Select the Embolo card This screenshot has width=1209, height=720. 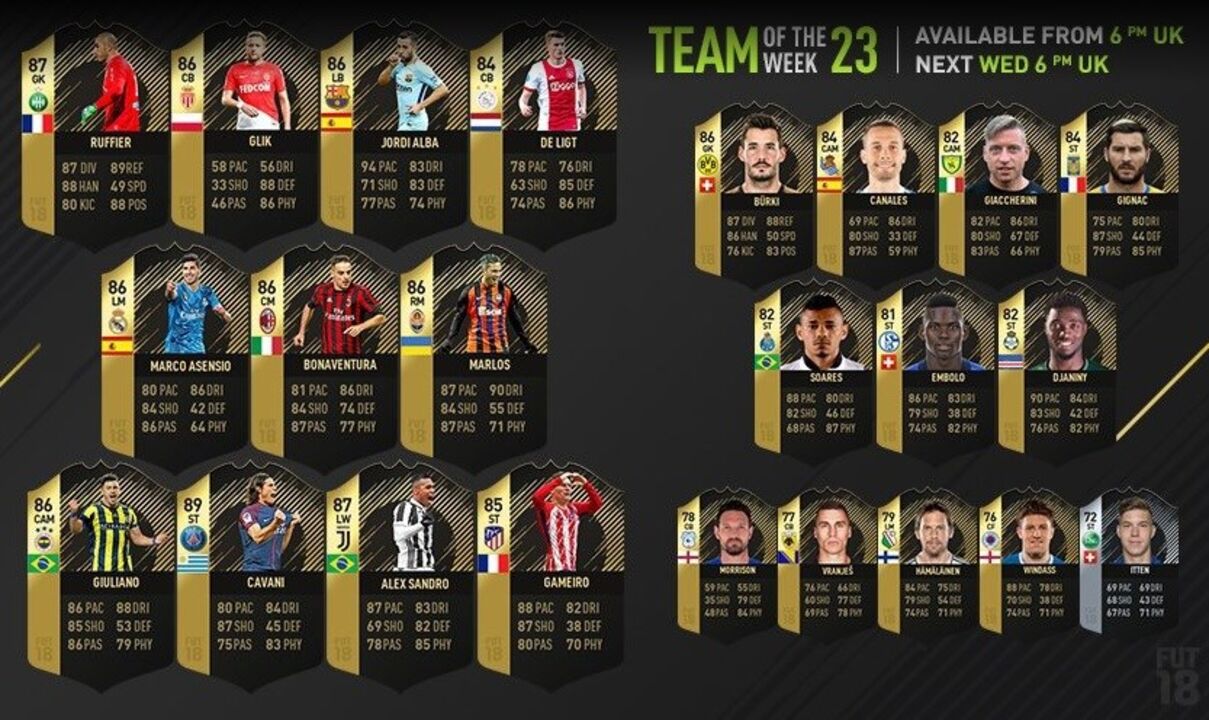pos(935,368)
